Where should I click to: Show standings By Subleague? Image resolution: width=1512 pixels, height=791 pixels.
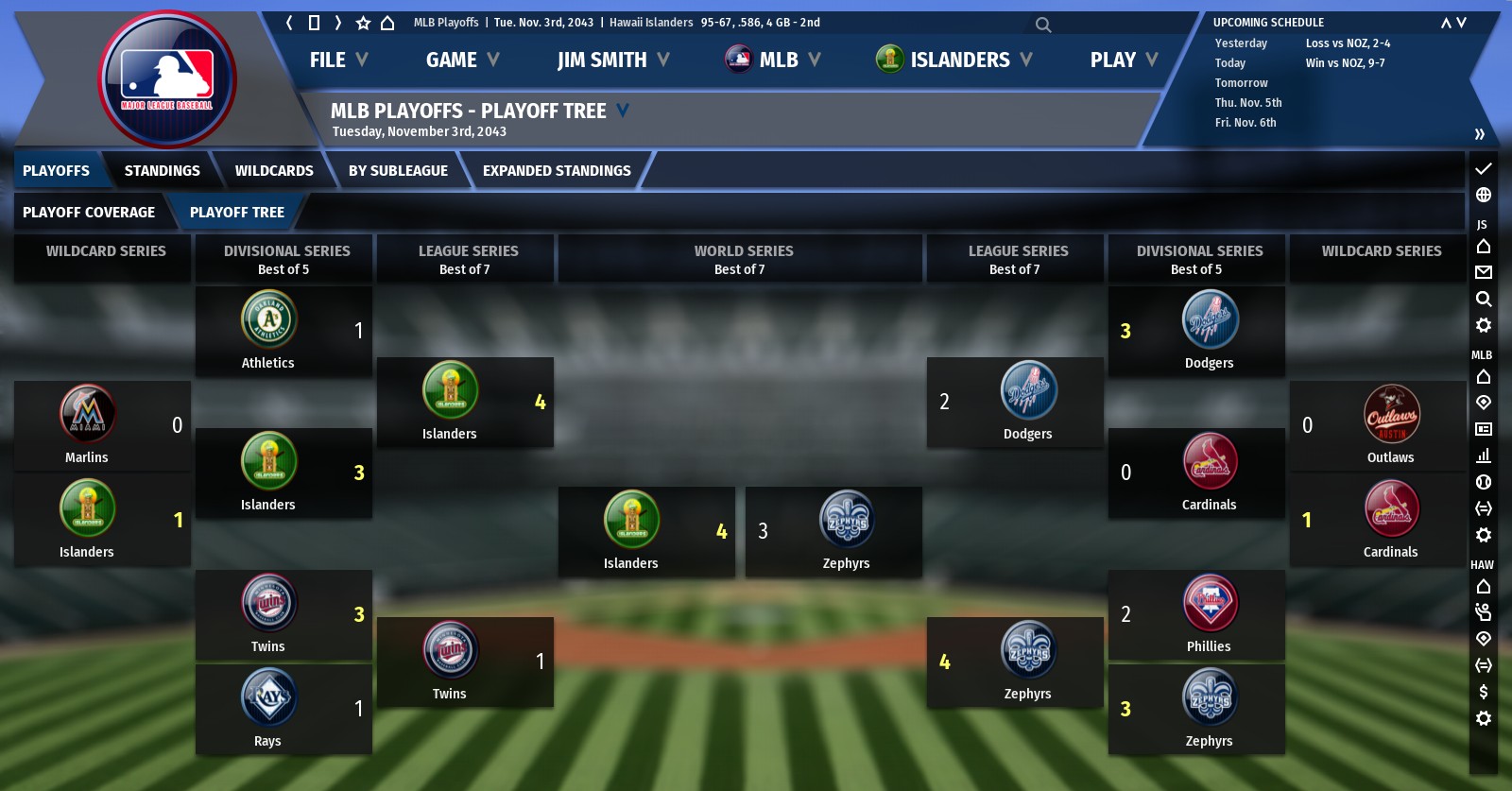tap(398, 171)
